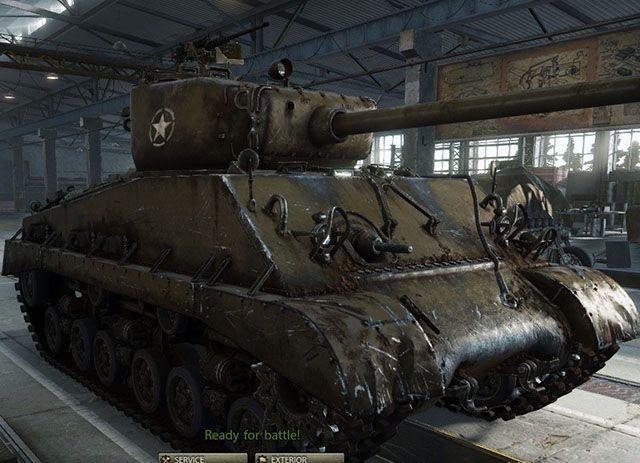Open the Service menu
640x463 pixels.
tap(202, 458)
